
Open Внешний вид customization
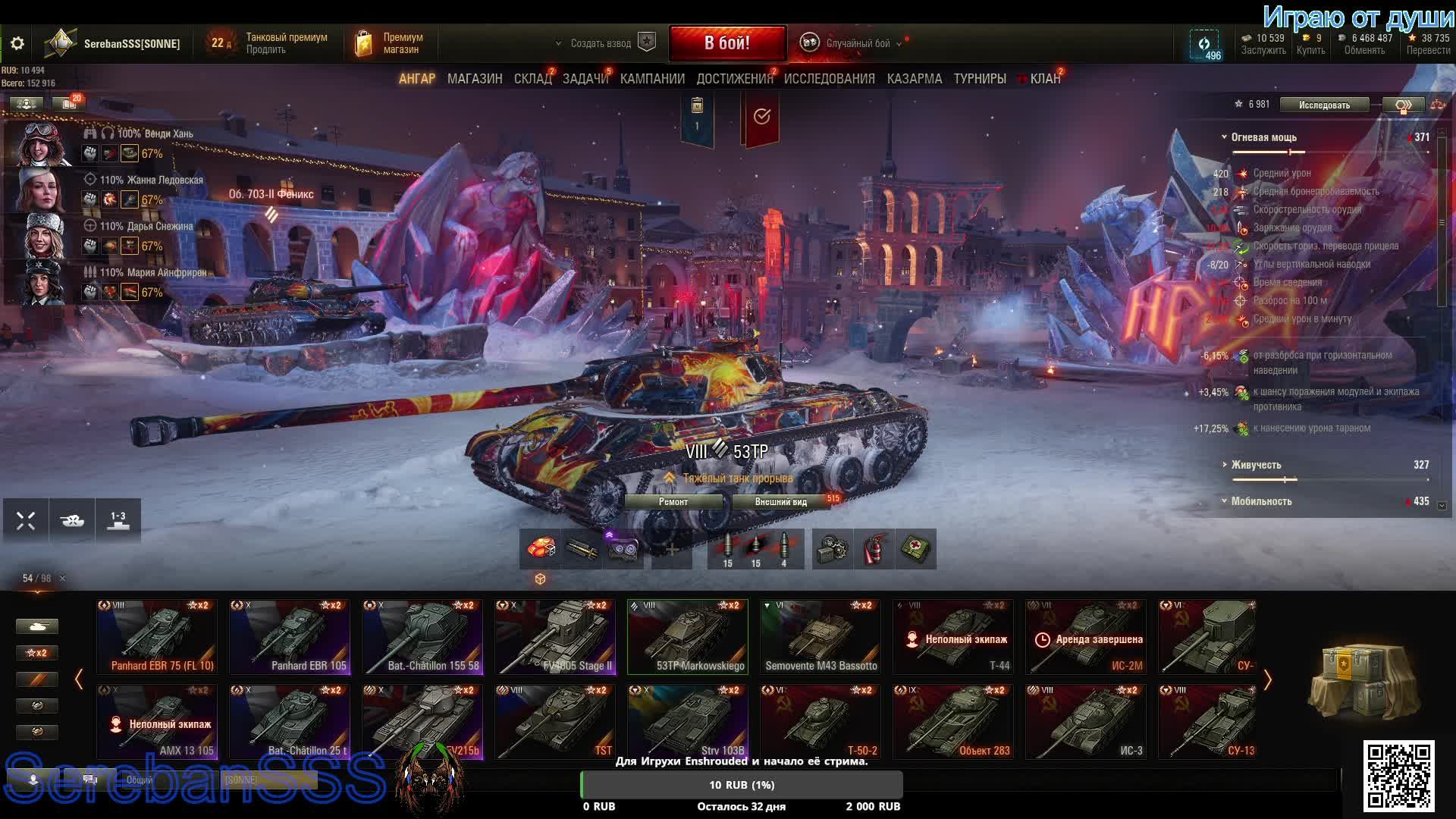click(781, 502)
